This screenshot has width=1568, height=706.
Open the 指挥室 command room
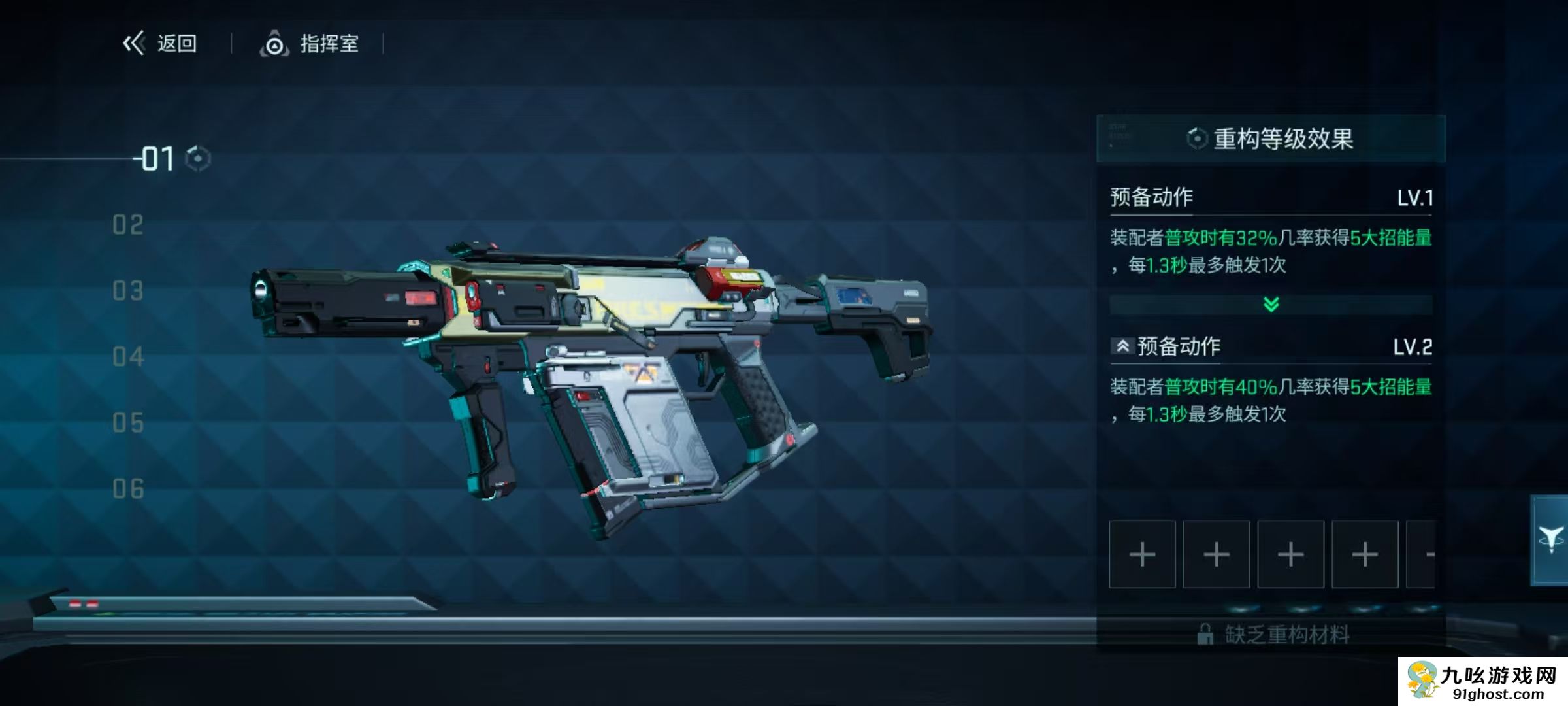(310, 44)
